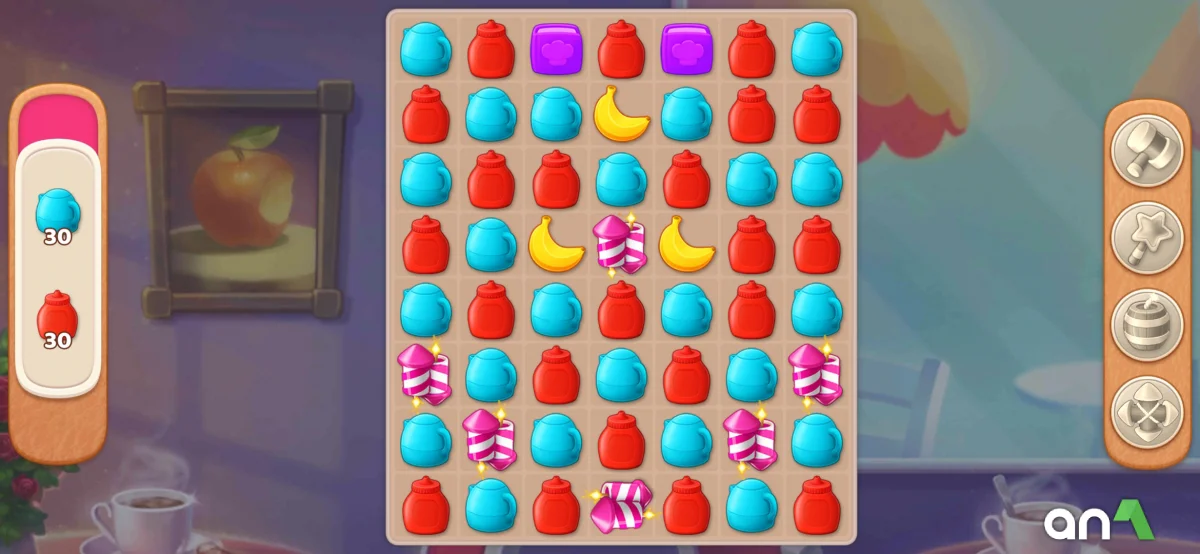Viewport: 1200px width, 554px height.
Task: Click the blue teapot goal counter
Action: pyautogui.click(x=57, y=216)
